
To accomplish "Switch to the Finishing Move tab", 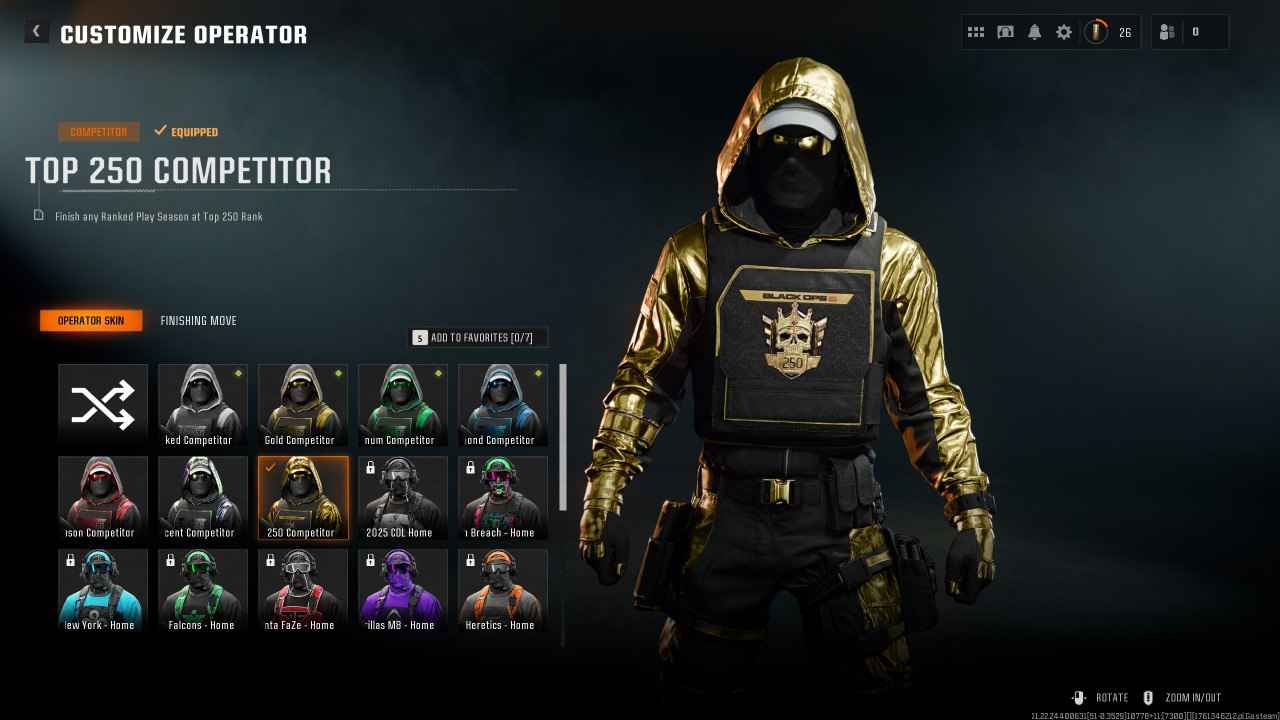I will point(198,320).
